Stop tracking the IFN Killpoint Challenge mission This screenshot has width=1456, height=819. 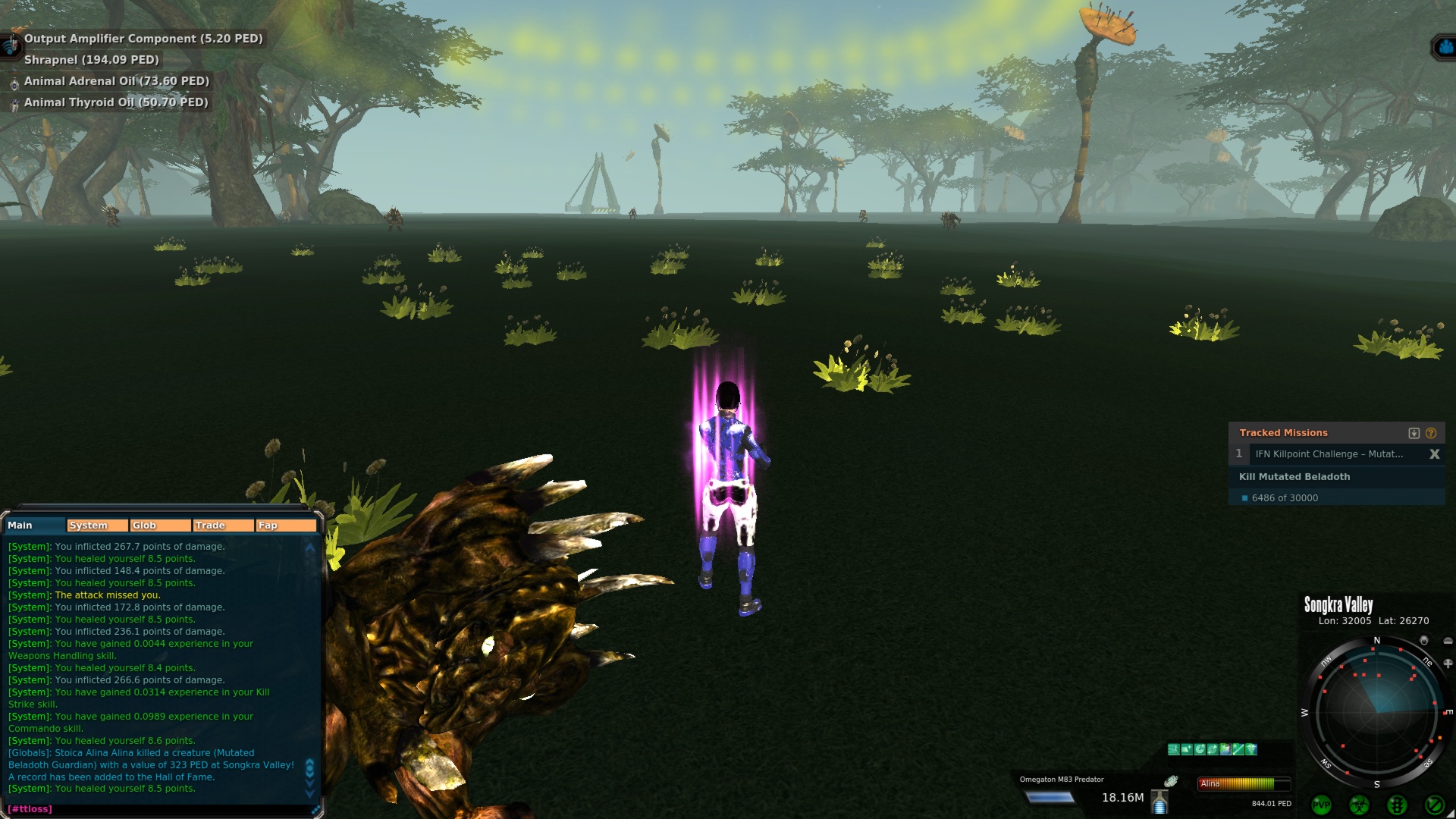[1434, 453]
